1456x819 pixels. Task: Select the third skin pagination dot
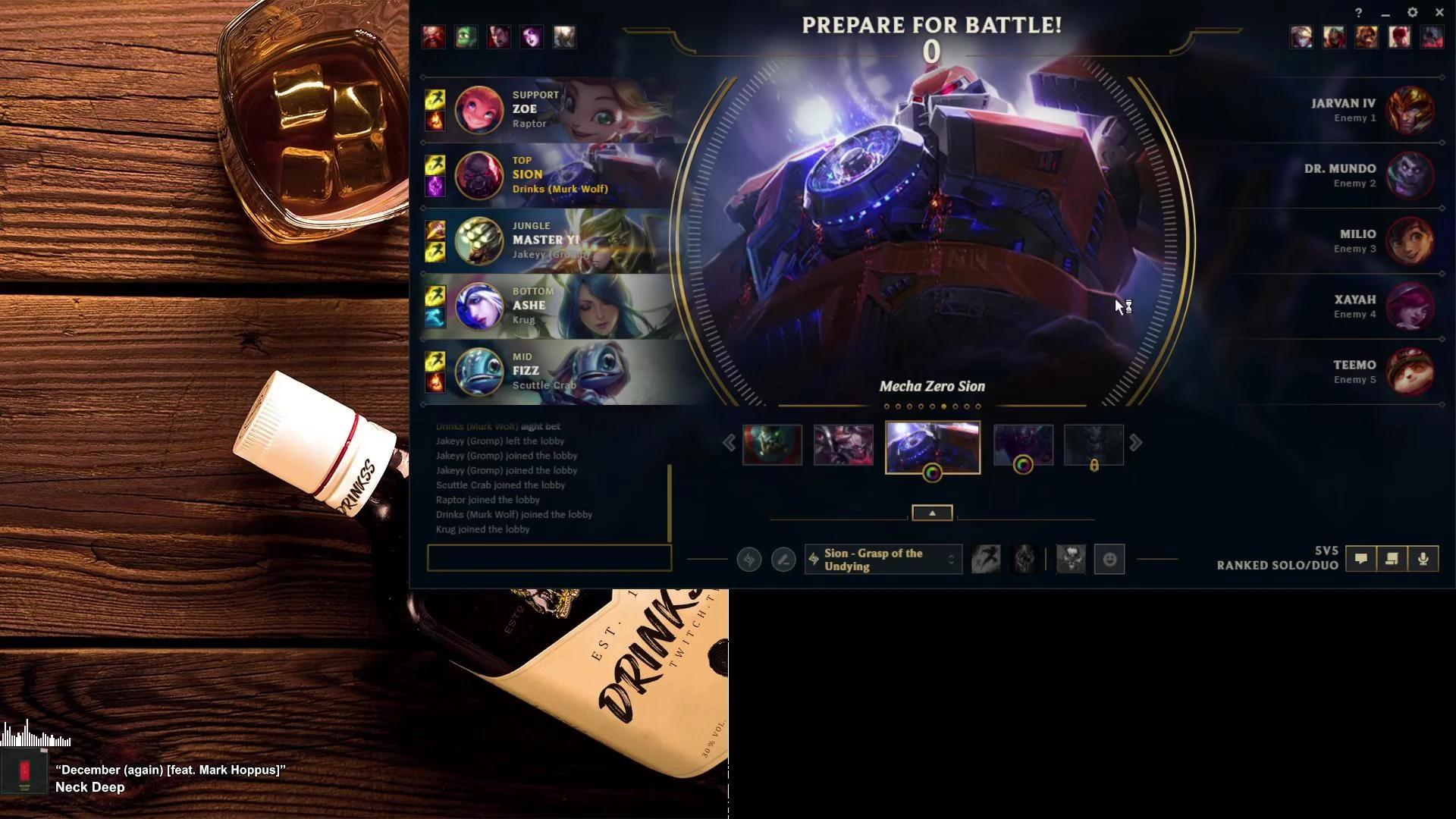[908, 406]
